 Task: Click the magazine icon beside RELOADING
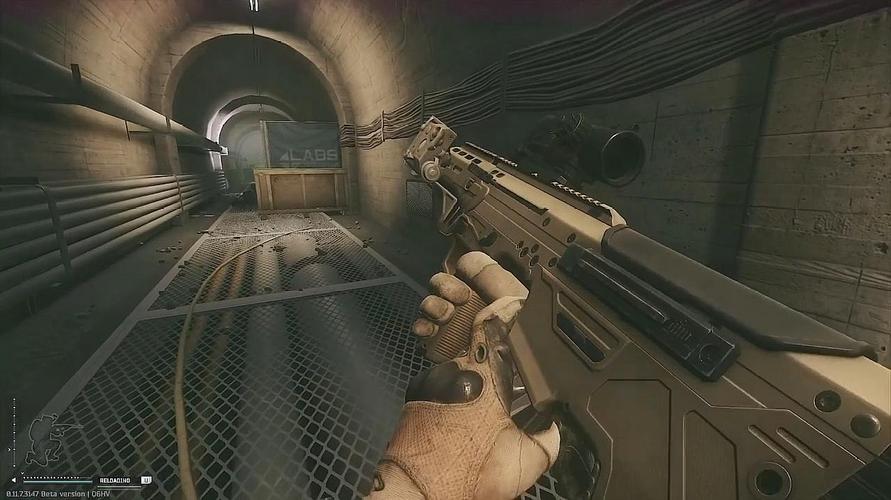click(x=146, y=480)
